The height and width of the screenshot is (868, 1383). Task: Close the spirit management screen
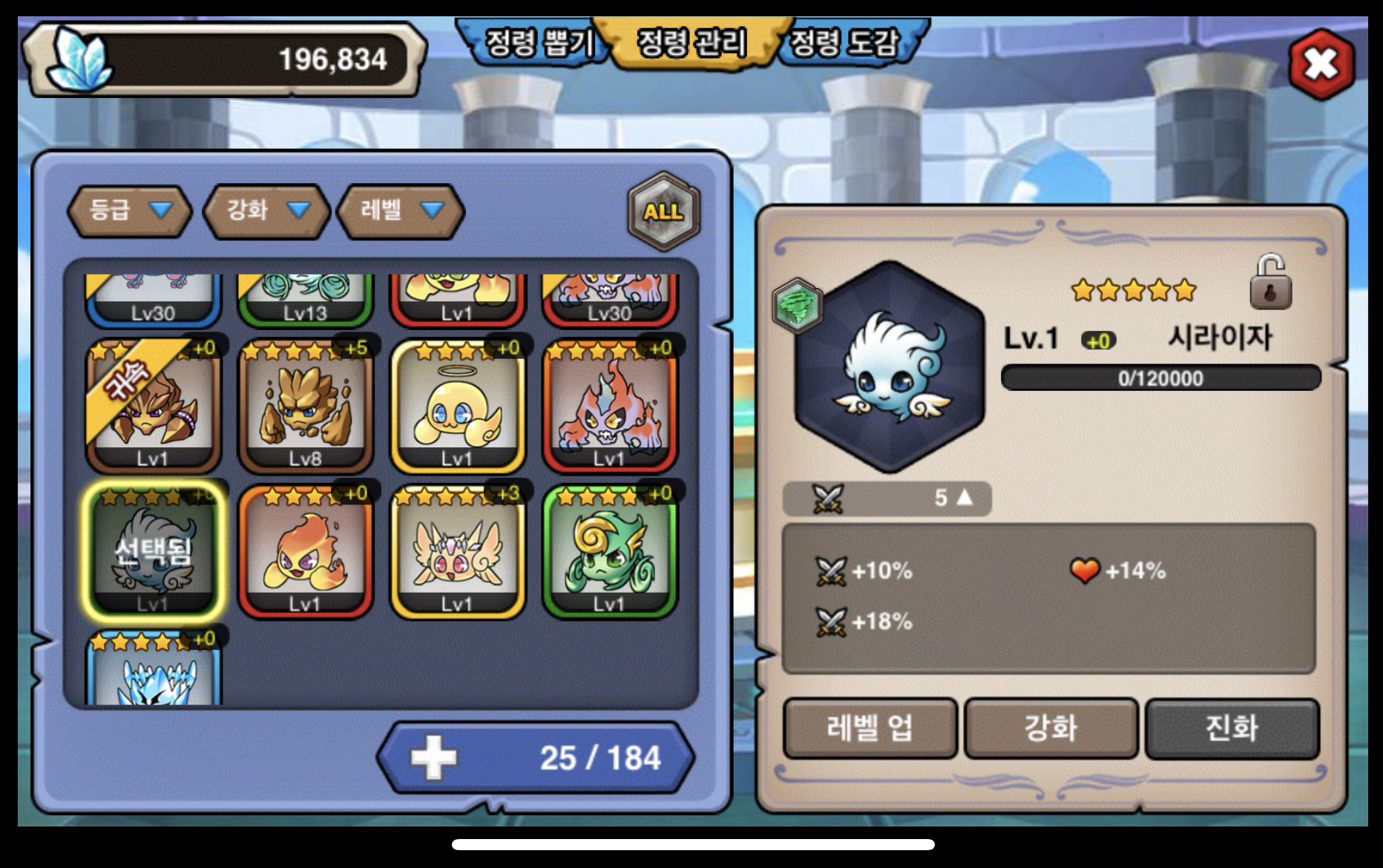1321,65
